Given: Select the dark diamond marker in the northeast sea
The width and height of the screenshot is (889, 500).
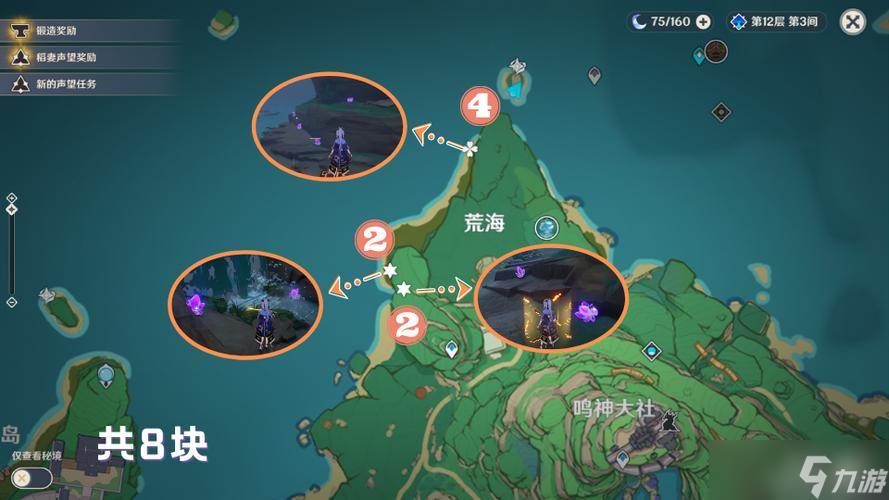Looking at the screenshot, I should (721, 112).
